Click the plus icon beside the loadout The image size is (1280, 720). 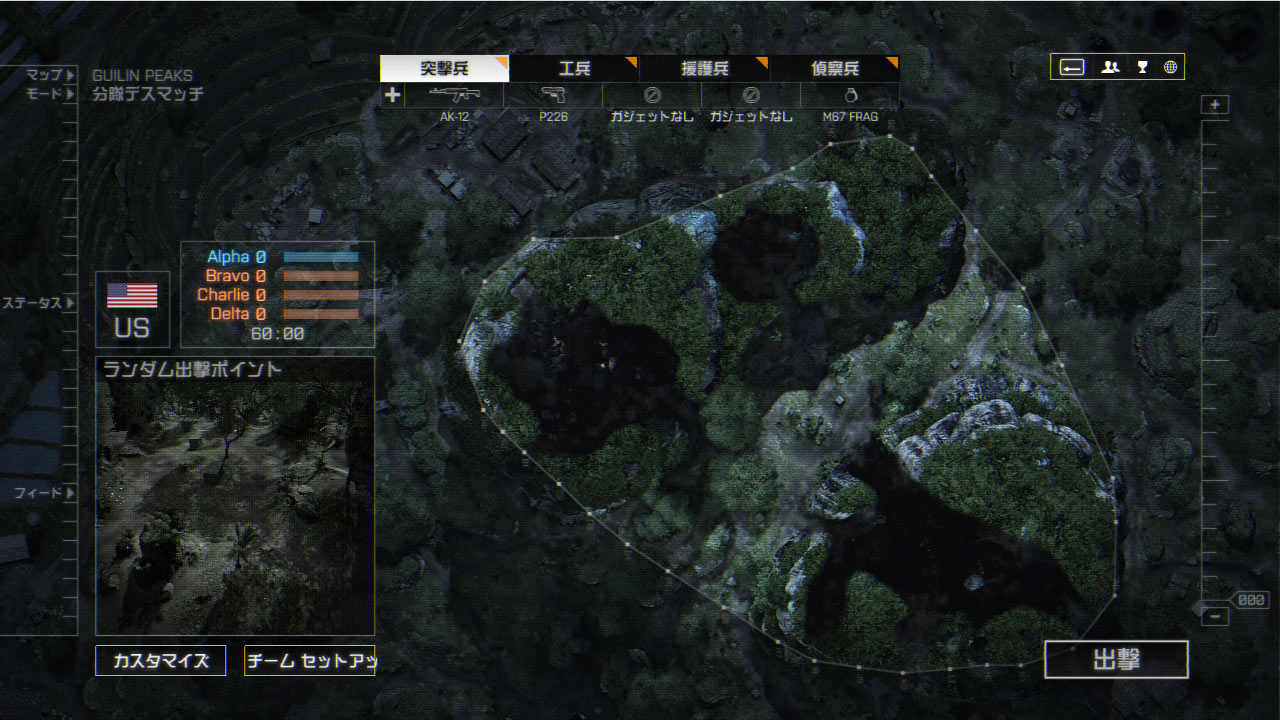[393, 96]
